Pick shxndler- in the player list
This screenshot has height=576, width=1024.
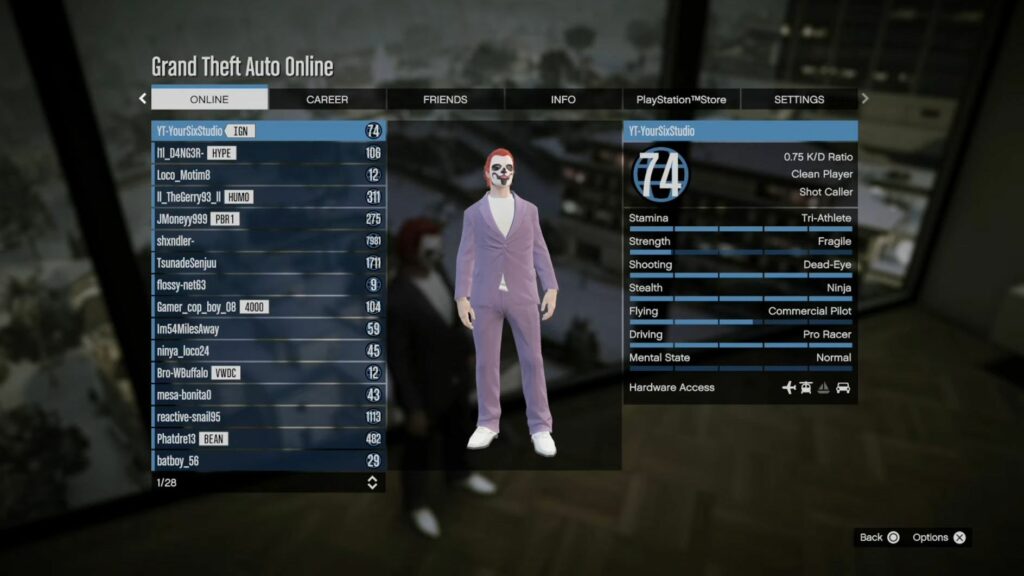268,241
